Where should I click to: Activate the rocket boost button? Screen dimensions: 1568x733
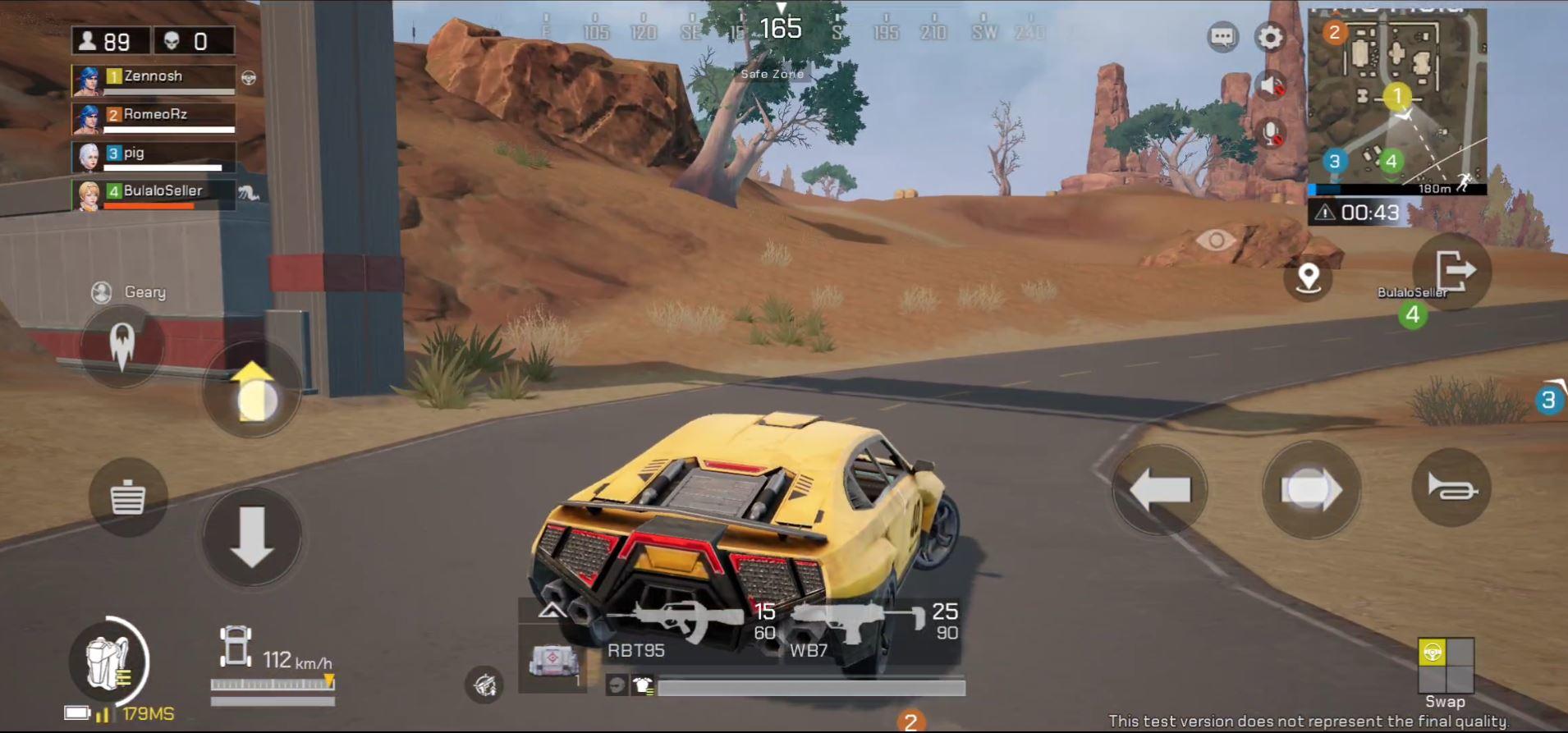point(122,345)
